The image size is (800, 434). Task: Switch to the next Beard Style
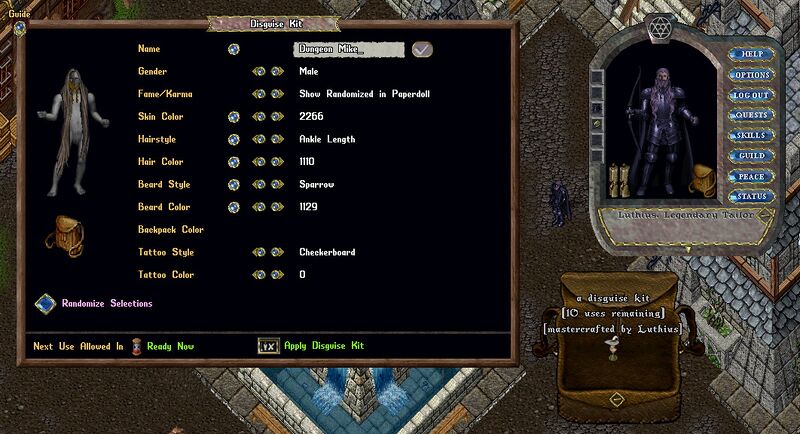275,185
